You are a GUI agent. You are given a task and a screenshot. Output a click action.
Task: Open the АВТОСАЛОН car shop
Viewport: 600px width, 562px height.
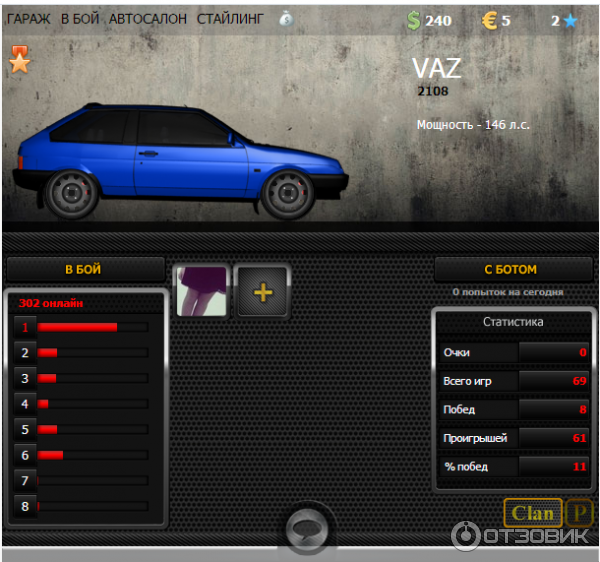tap(148, 19)
